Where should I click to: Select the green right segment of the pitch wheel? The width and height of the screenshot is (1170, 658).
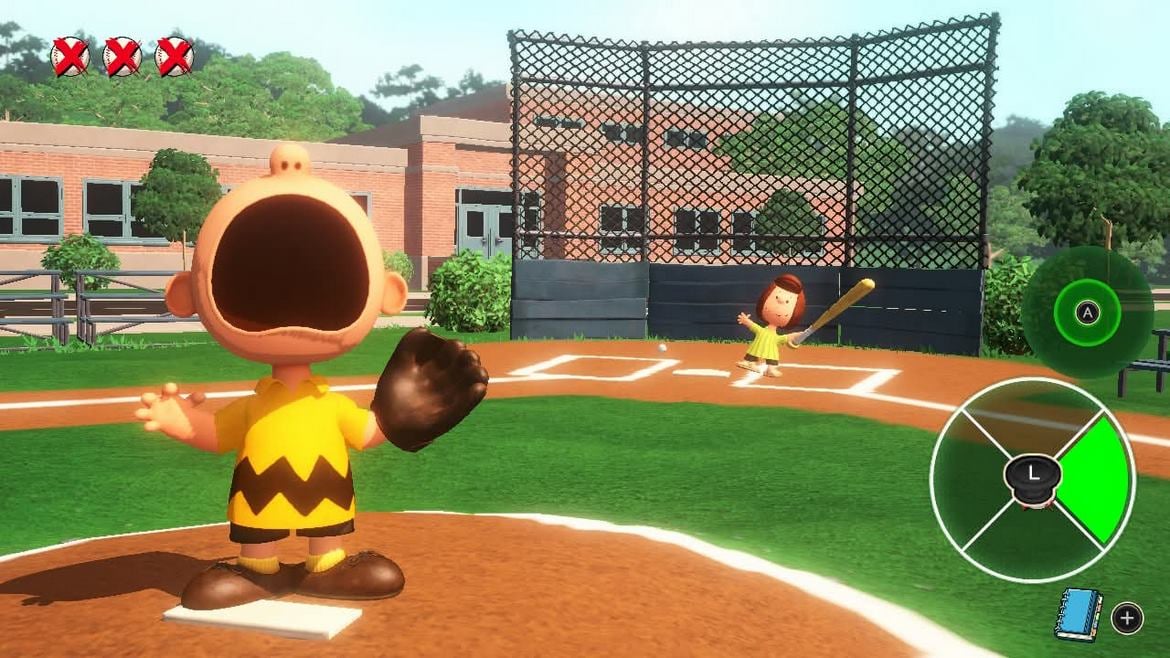pos(1095,480)
